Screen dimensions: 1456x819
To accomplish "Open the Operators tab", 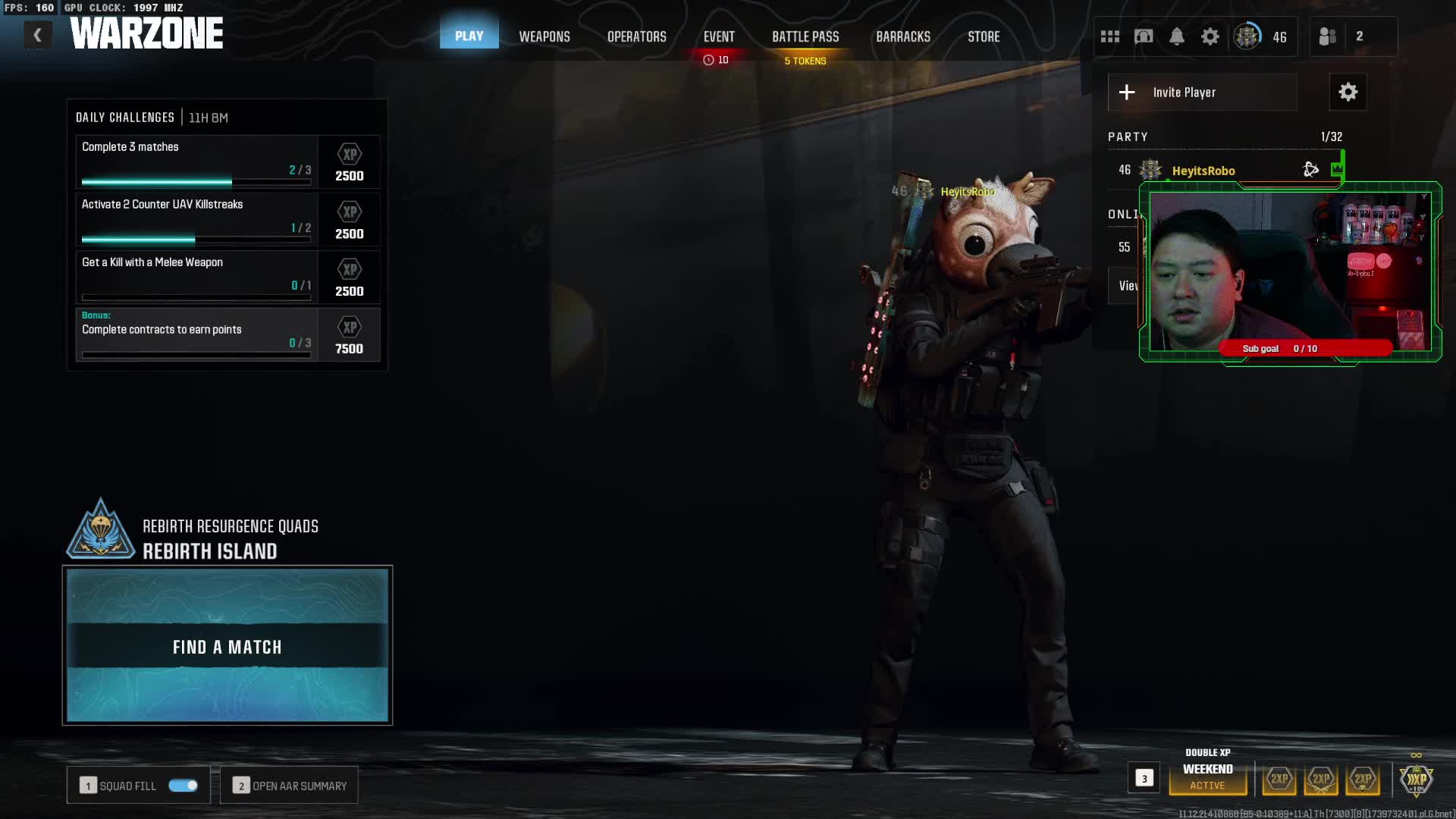I will coord(636,36).
